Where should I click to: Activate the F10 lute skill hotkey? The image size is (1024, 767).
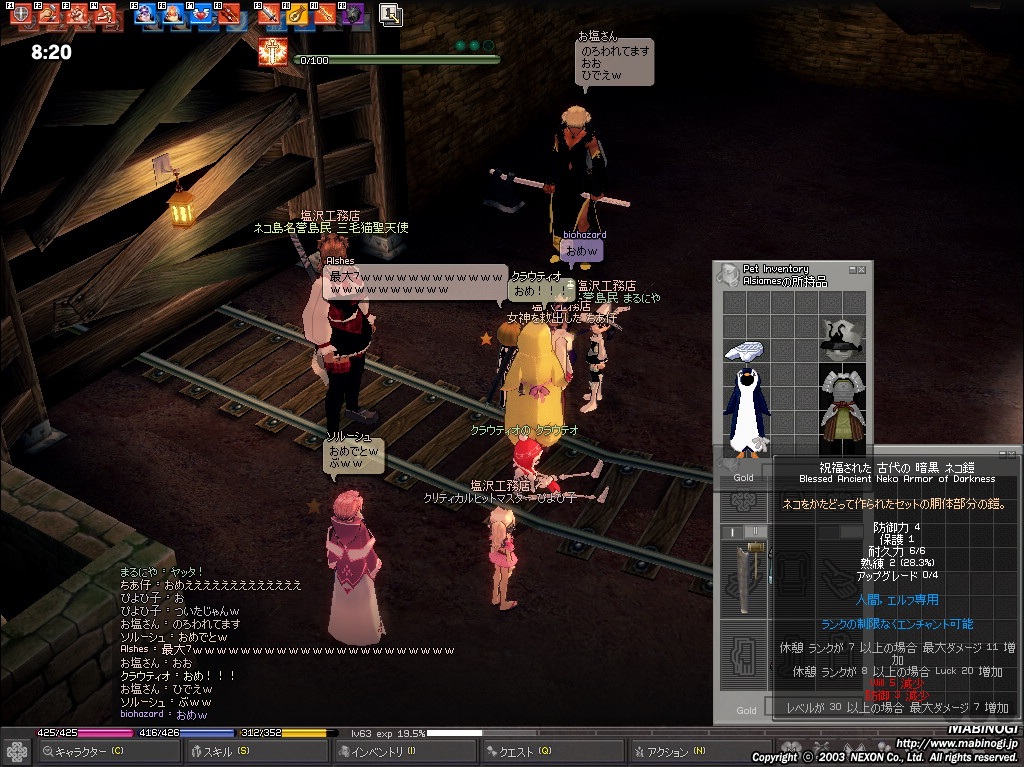(297, 14)
